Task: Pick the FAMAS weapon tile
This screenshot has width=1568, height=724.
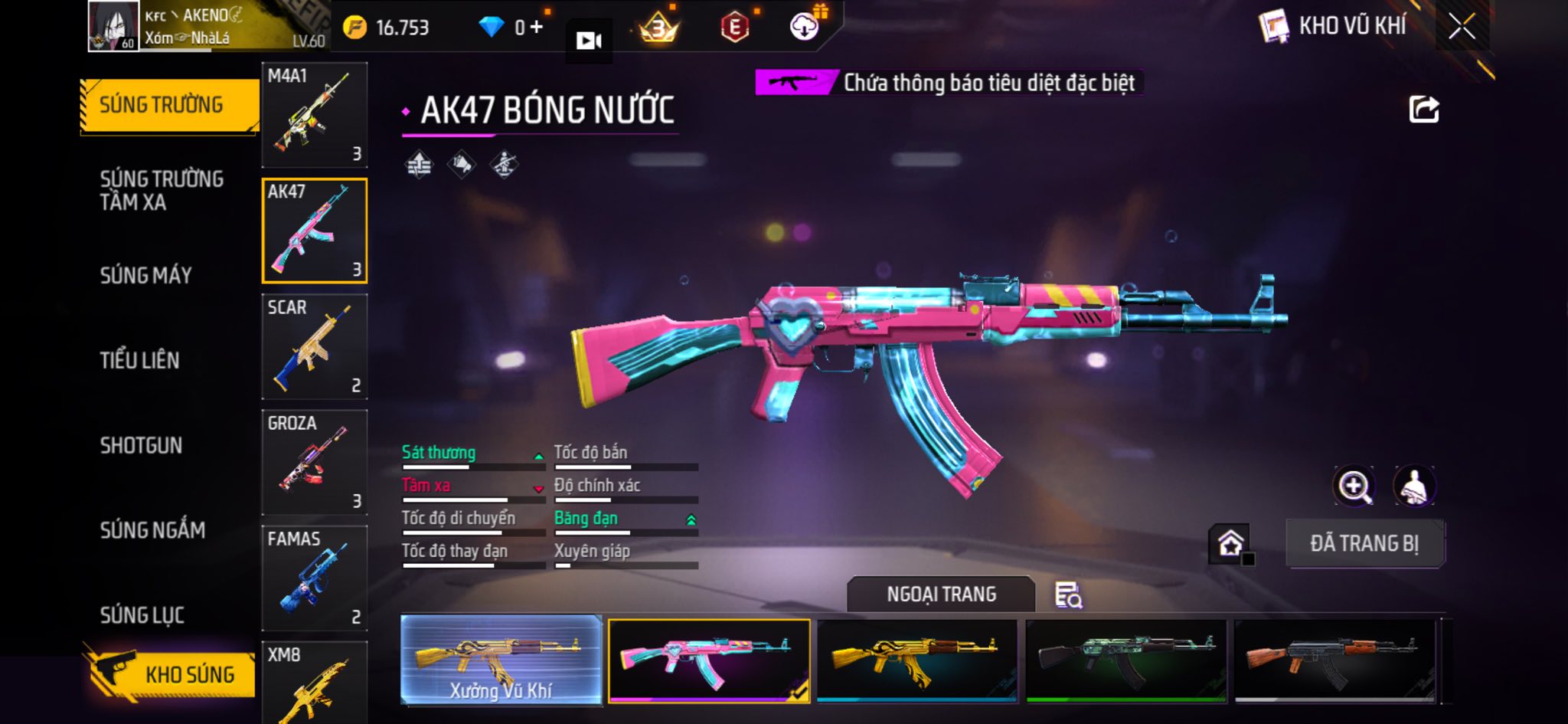Action: coord(314,578)
